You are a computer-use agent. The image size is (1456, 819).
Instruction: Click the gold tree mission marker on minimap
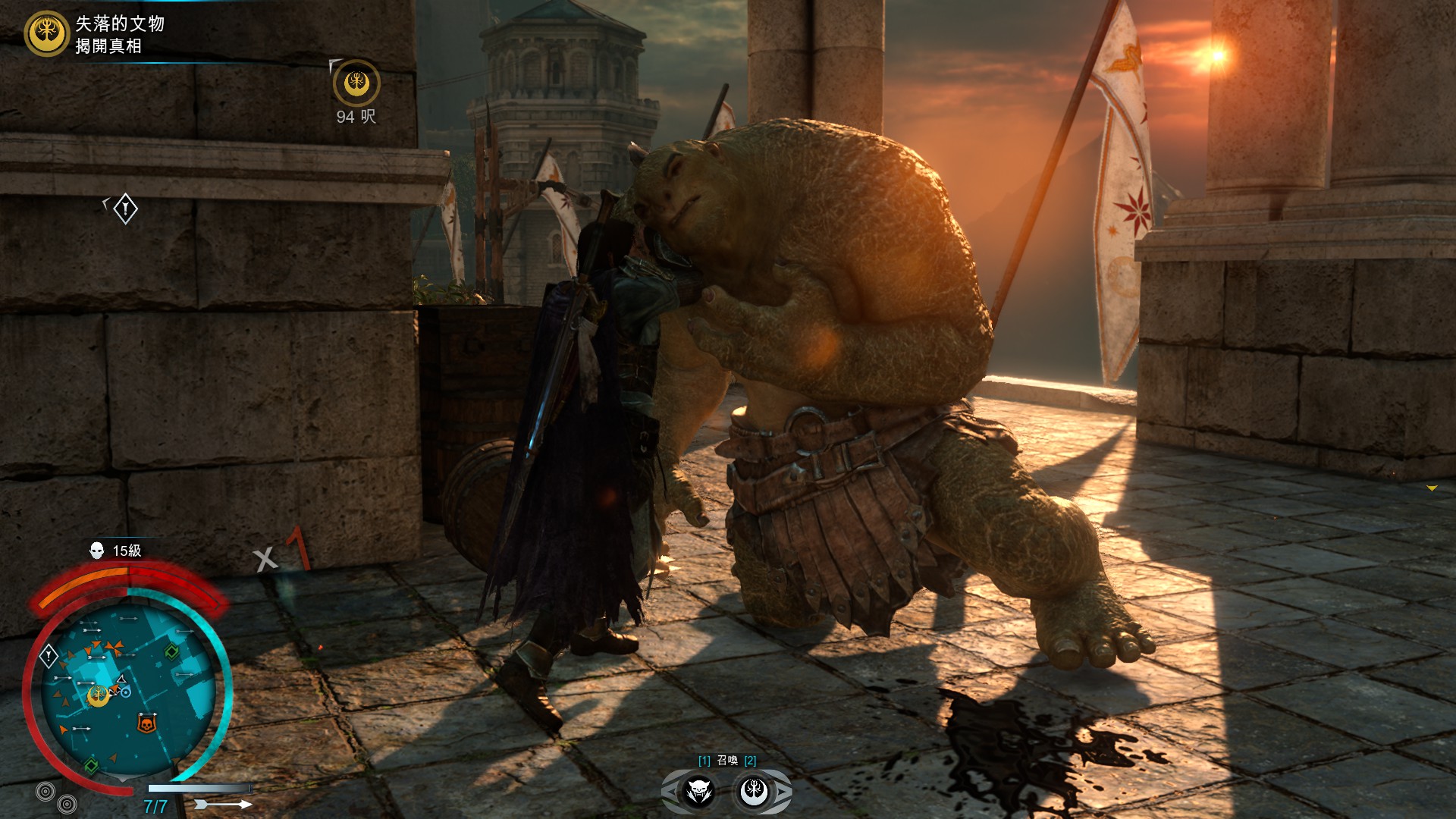point(99,695)
